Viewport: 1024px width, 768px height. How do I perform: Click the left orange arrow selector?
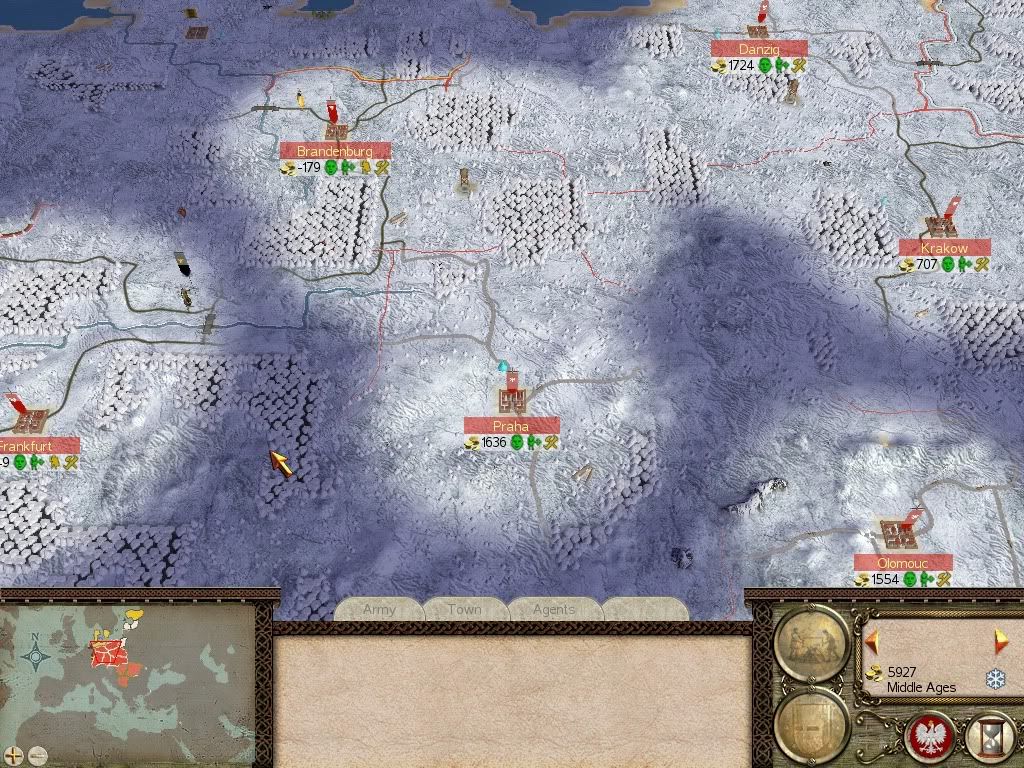tap(872, 639)
